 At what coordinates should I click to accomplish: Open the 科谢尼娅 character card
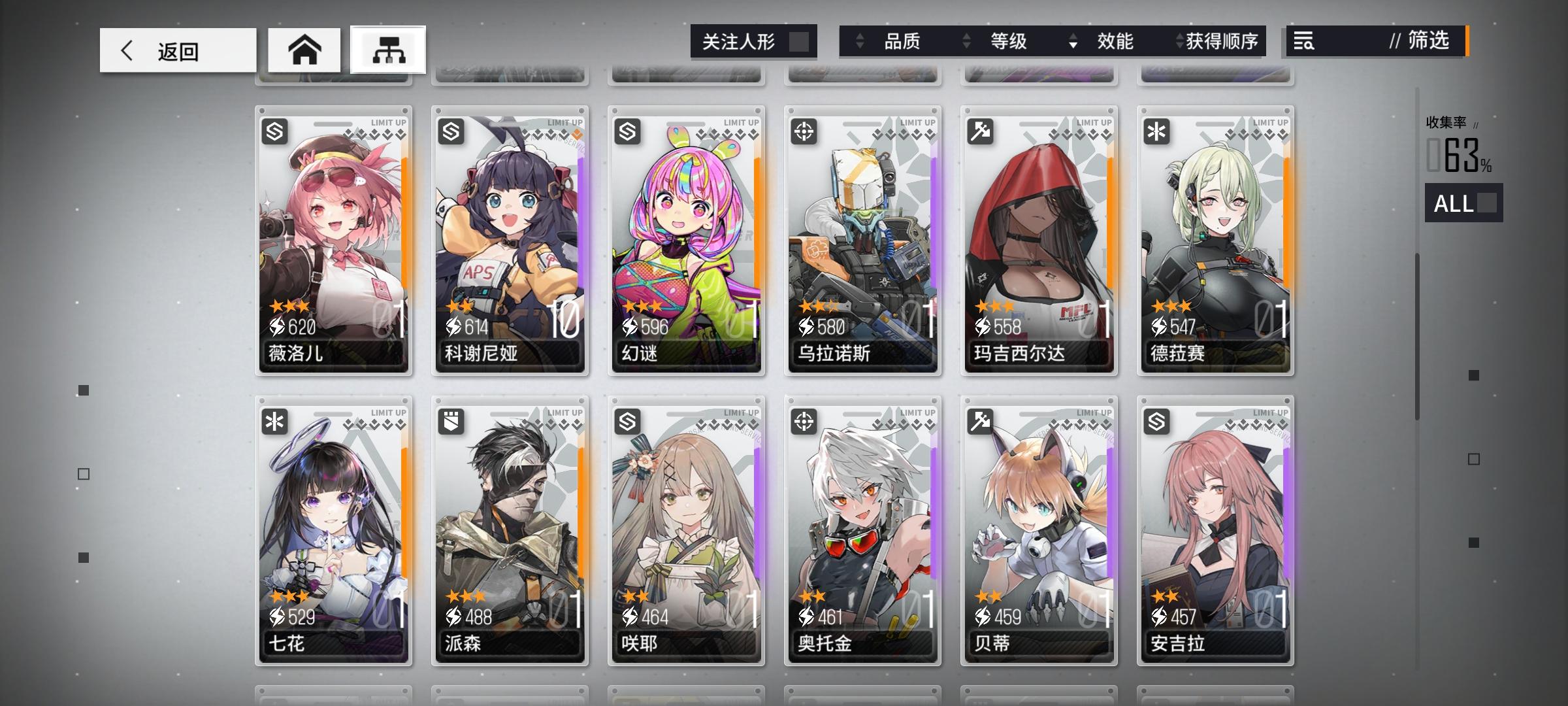point(510,242)
